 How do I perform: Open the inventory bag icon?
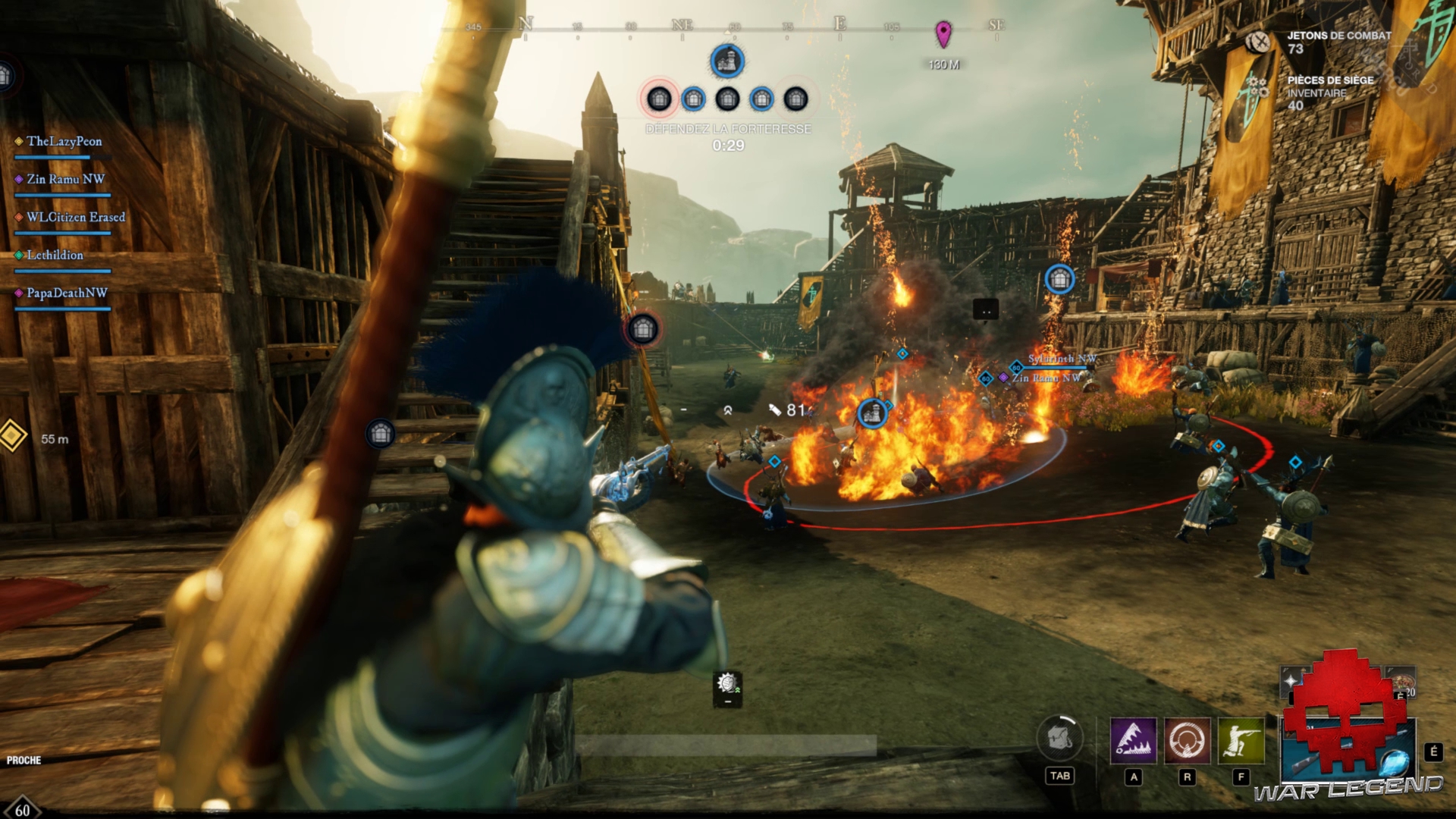1059,739
